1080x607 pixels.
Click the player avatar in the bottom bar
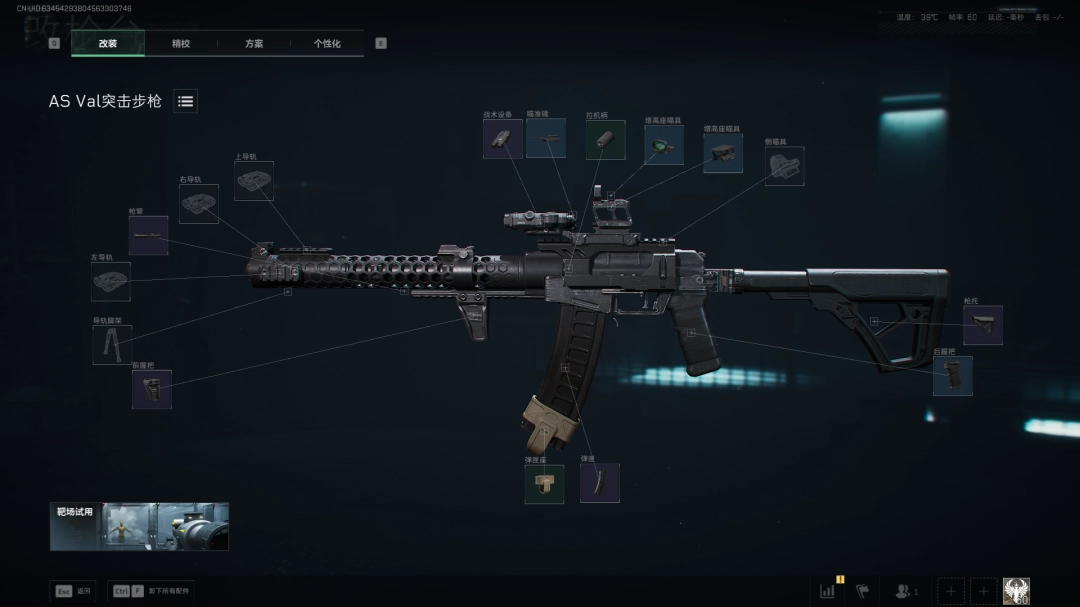pos(1016,591)
